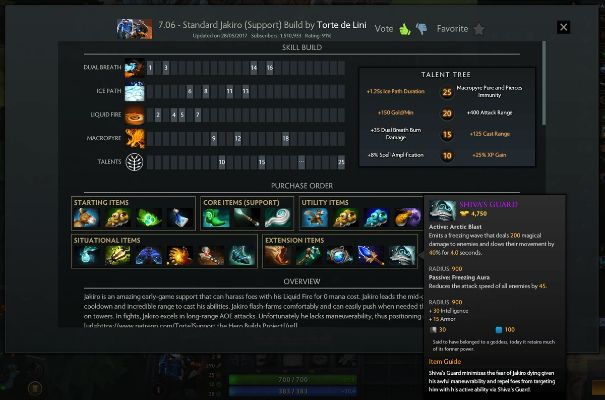Screen dimensions: 605x400
Task: Open the Talents tree icon
Action: coord(133,161)
